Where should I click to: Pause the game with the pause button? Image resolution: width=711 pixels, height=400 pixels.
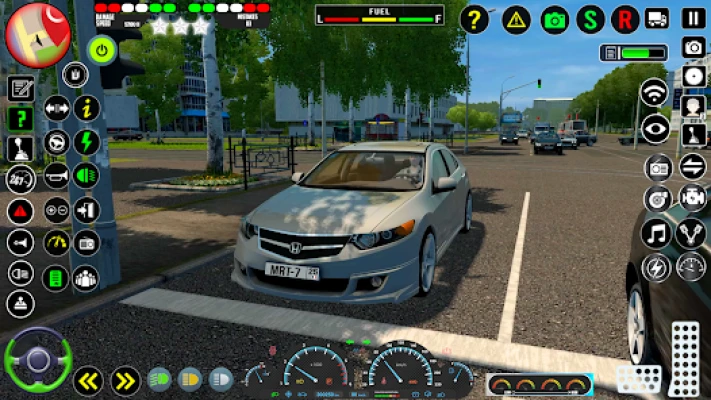(x=693, y=18)
